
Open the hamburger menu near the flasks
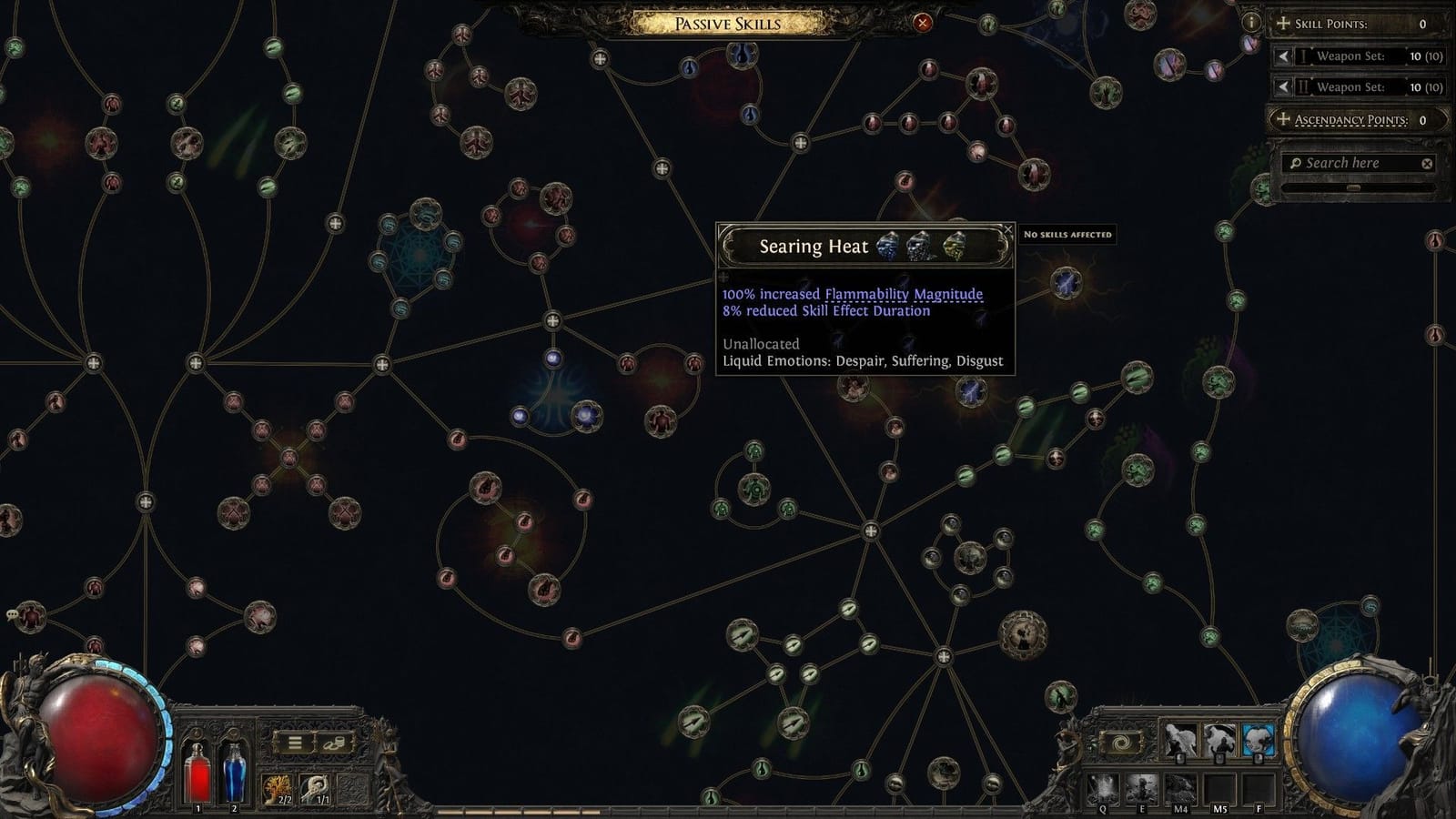pos(295,742)
